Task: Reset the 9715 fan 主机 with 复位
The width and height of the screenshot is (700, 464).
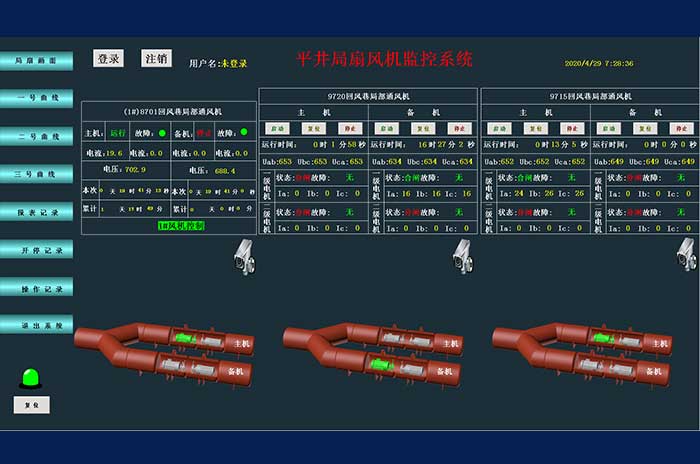Action: pos(535,128)
